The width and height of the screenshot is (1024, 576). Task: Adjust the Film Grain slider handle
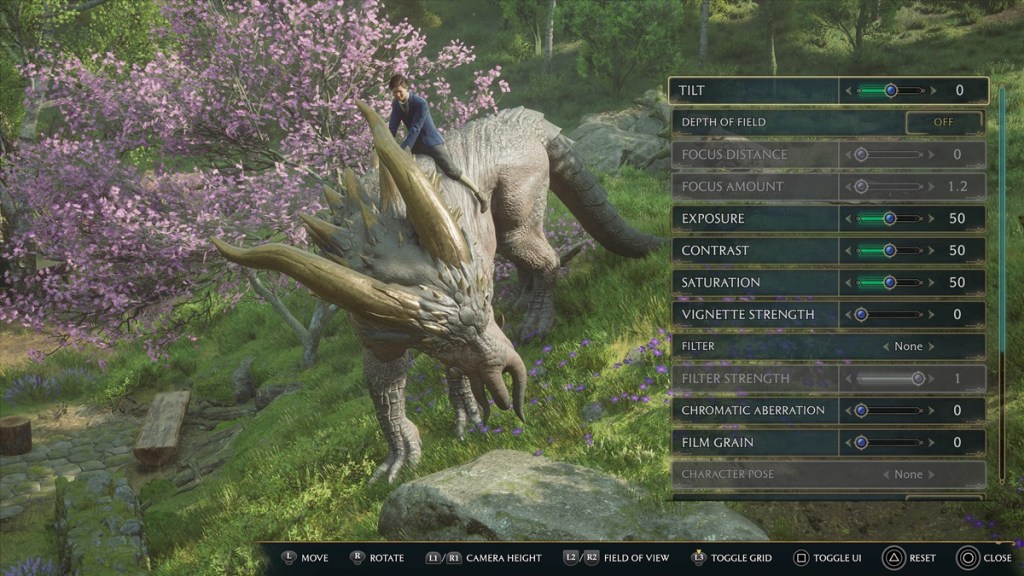coord(861,442)
